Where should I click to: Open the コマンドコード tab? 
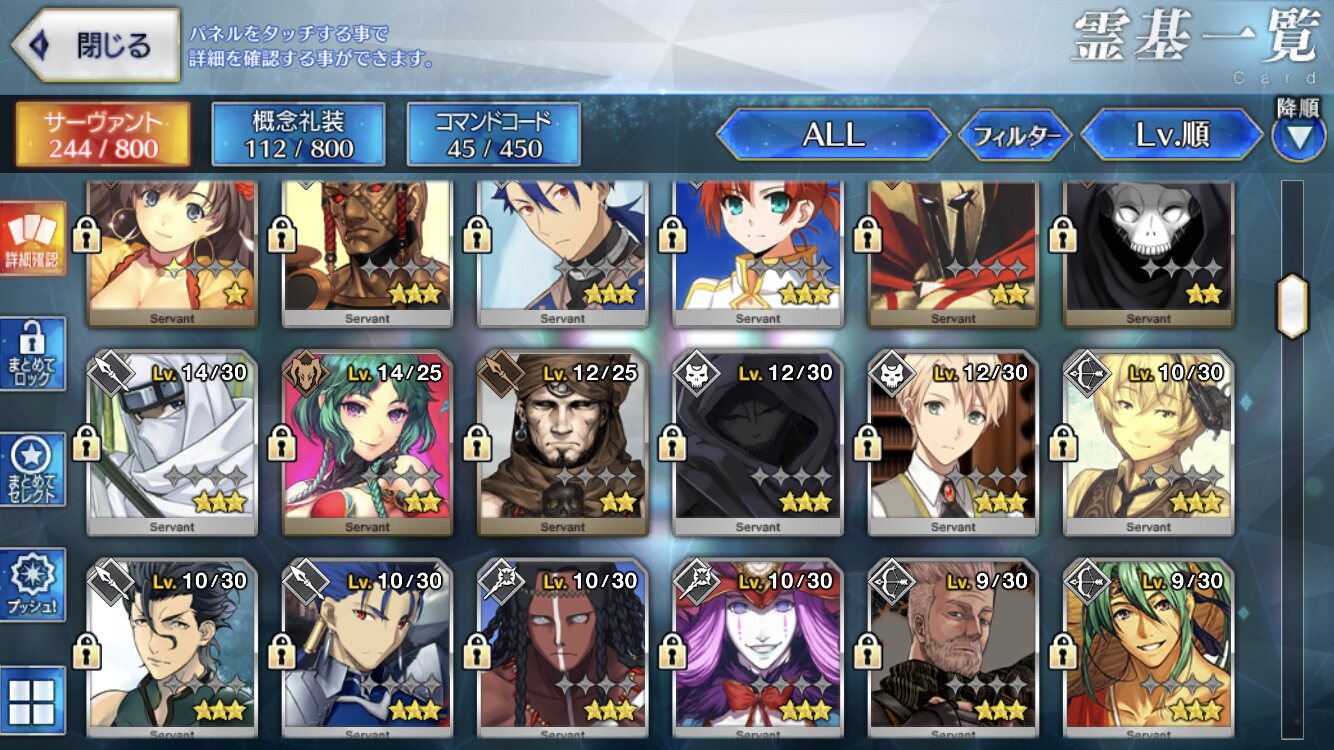click(x=493, y=135)
